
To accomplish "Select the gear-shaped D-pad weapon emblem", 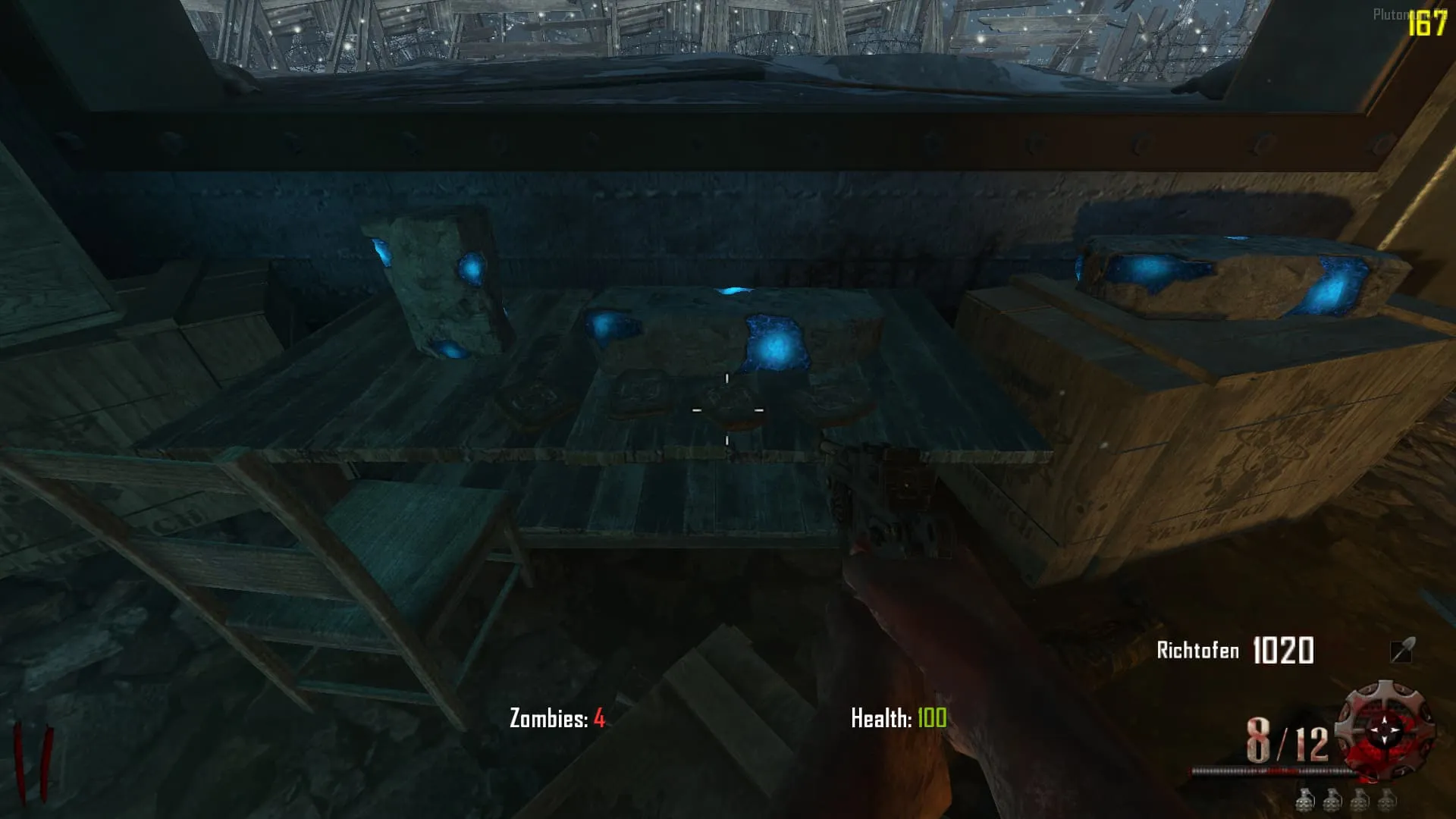I will coord(1387,730).
